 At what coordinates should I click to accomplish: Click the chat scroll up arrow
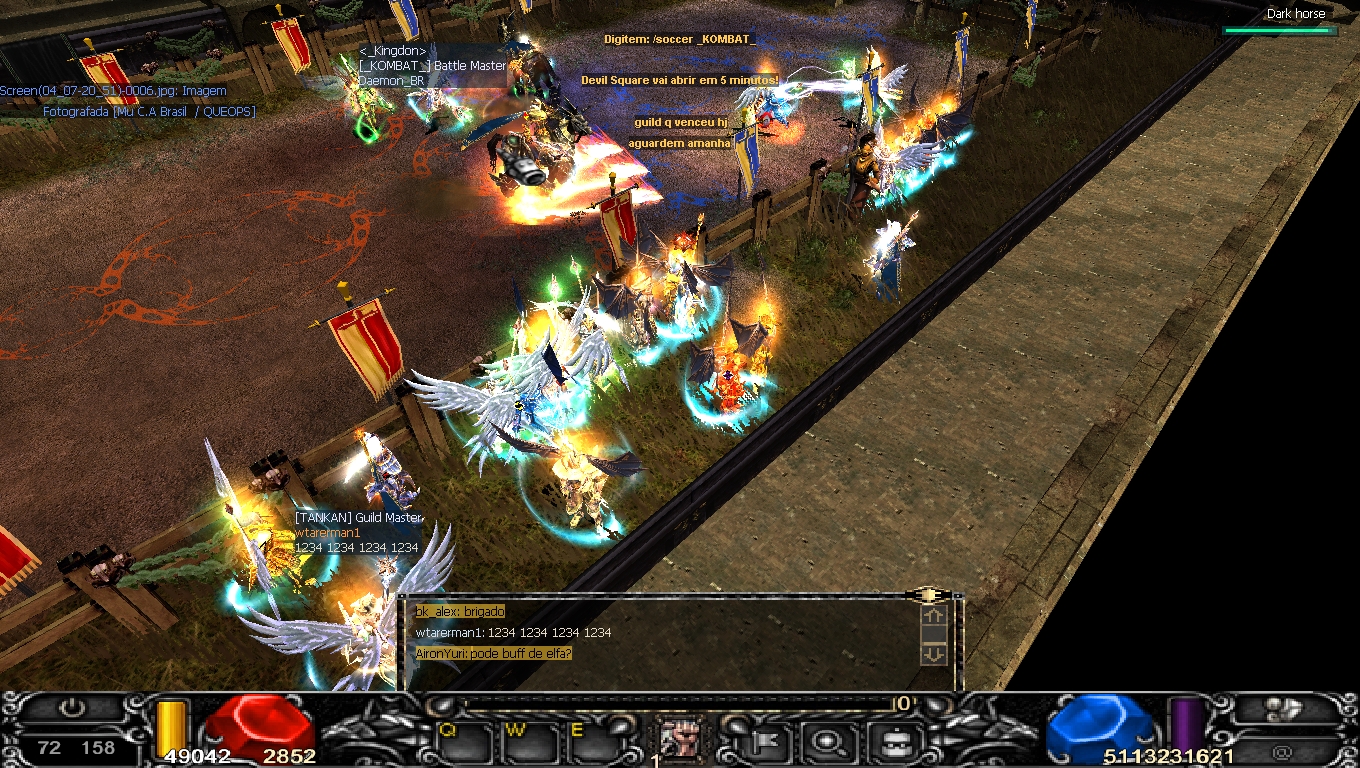pos(933,617)
